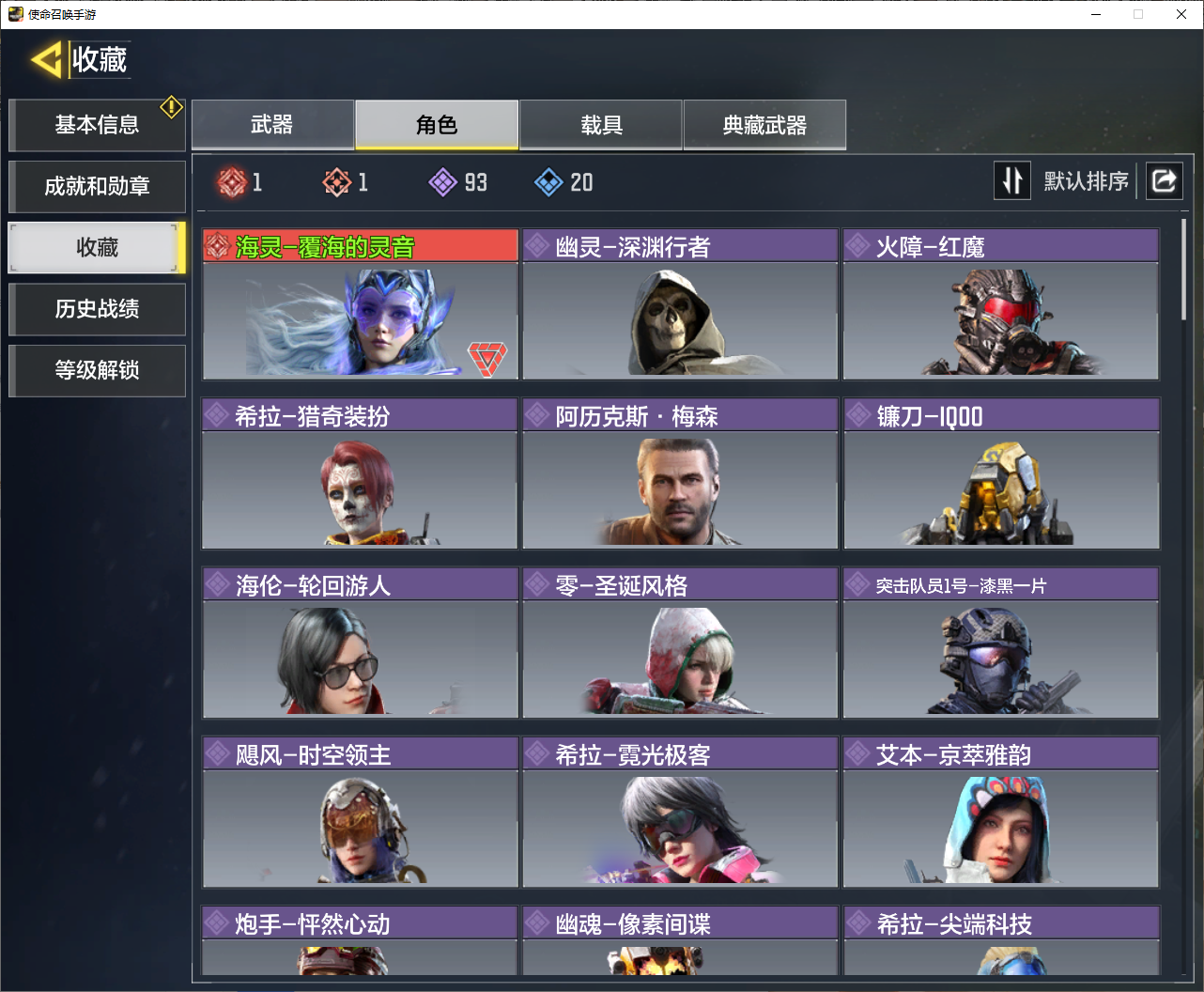Open the 基本信息 menu entry

pyautogui.click(x=97, y=125)
